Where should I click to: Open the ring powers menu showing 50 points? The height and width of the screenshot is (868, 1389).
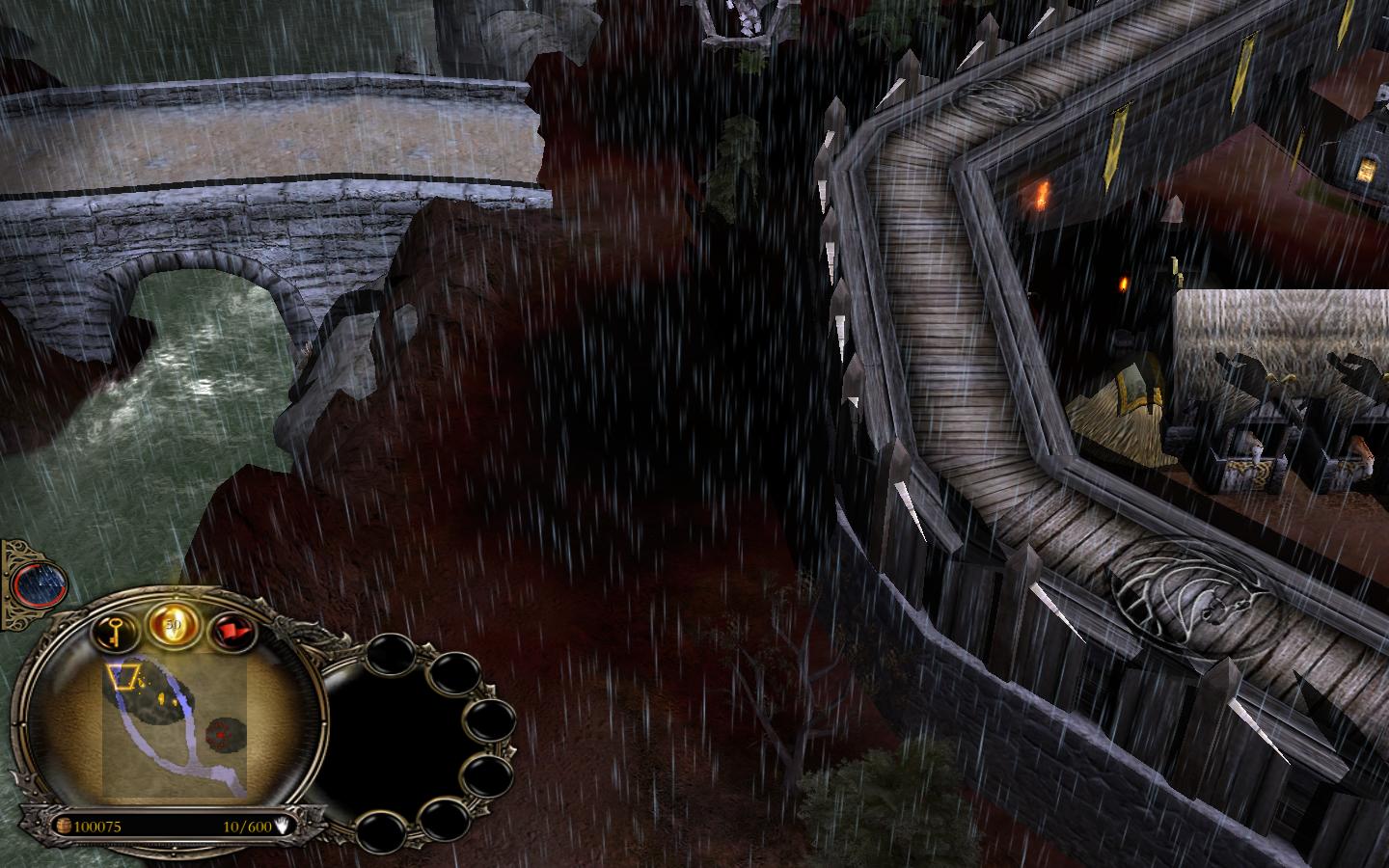[x=172, y=627]
